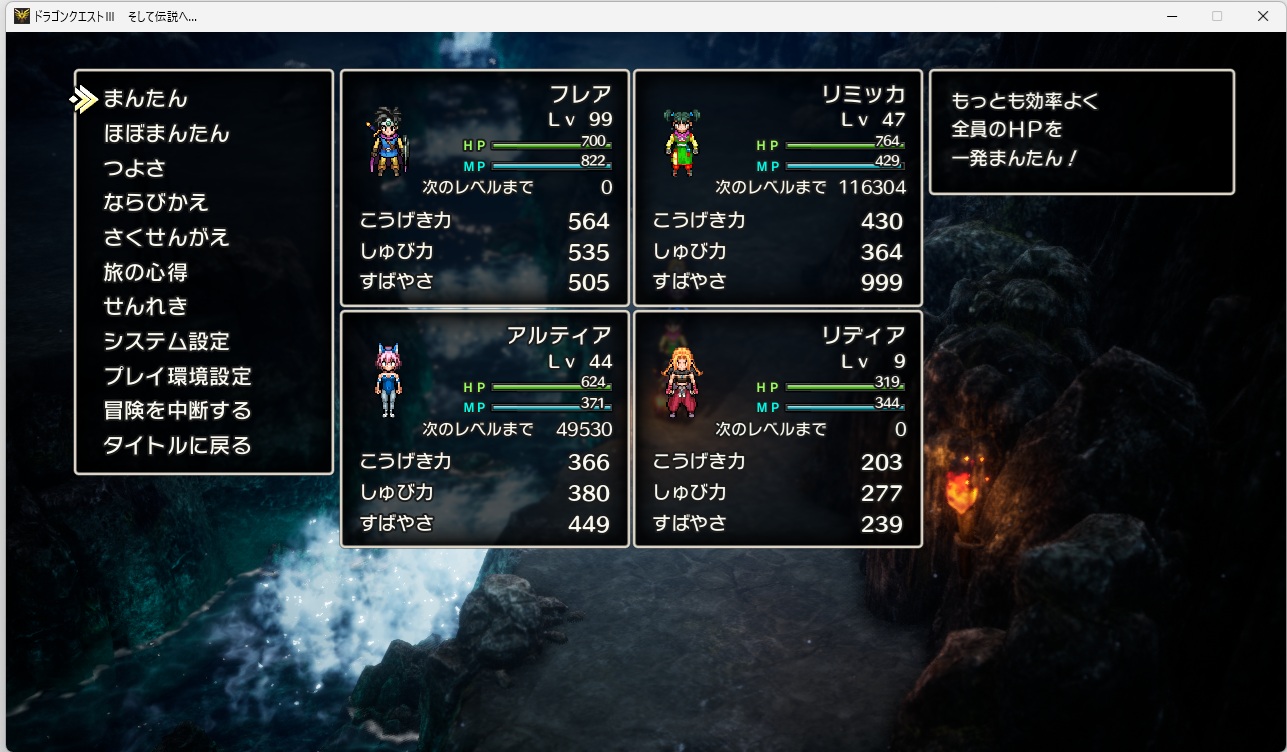Select 冒険を中断する to suspend adventure
Screen dimensions: 1287x752
[178, 411]
